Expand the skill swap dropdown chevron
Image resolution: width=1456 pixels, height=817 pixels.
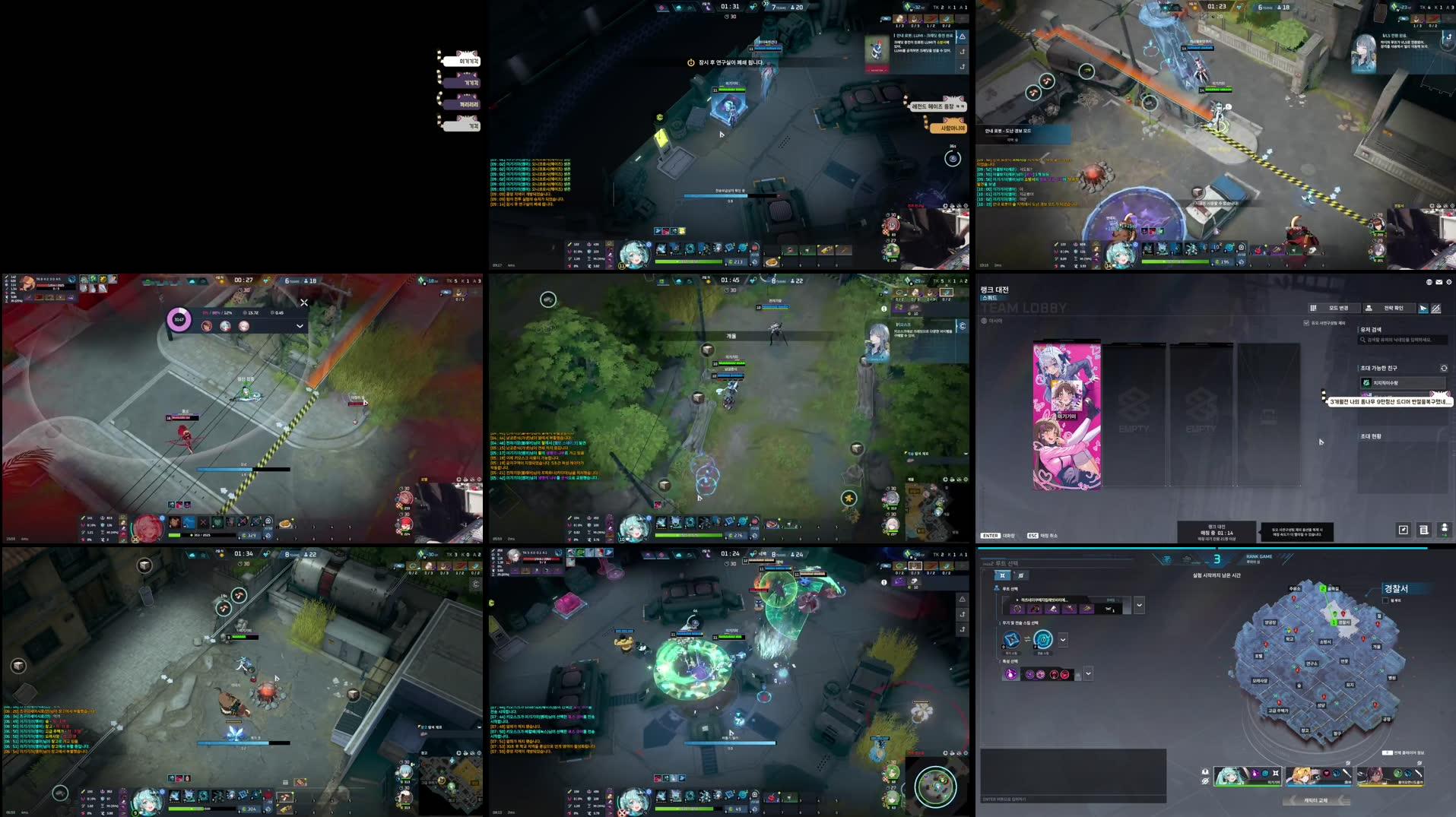click(1064, 640)
